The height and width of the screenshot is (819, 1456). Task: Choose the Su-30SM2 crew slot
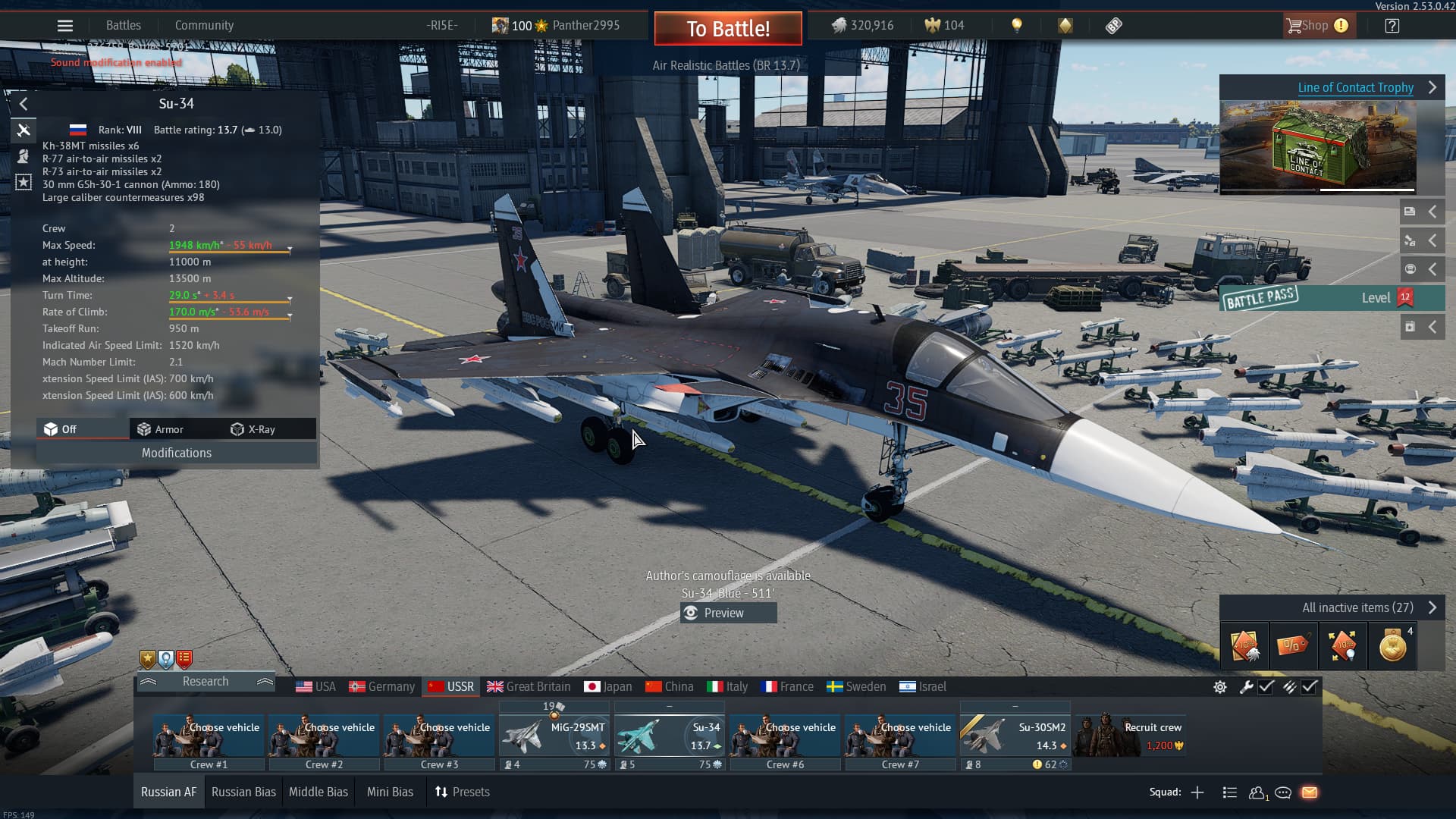pyautogui.click(x=1015, y=736)
